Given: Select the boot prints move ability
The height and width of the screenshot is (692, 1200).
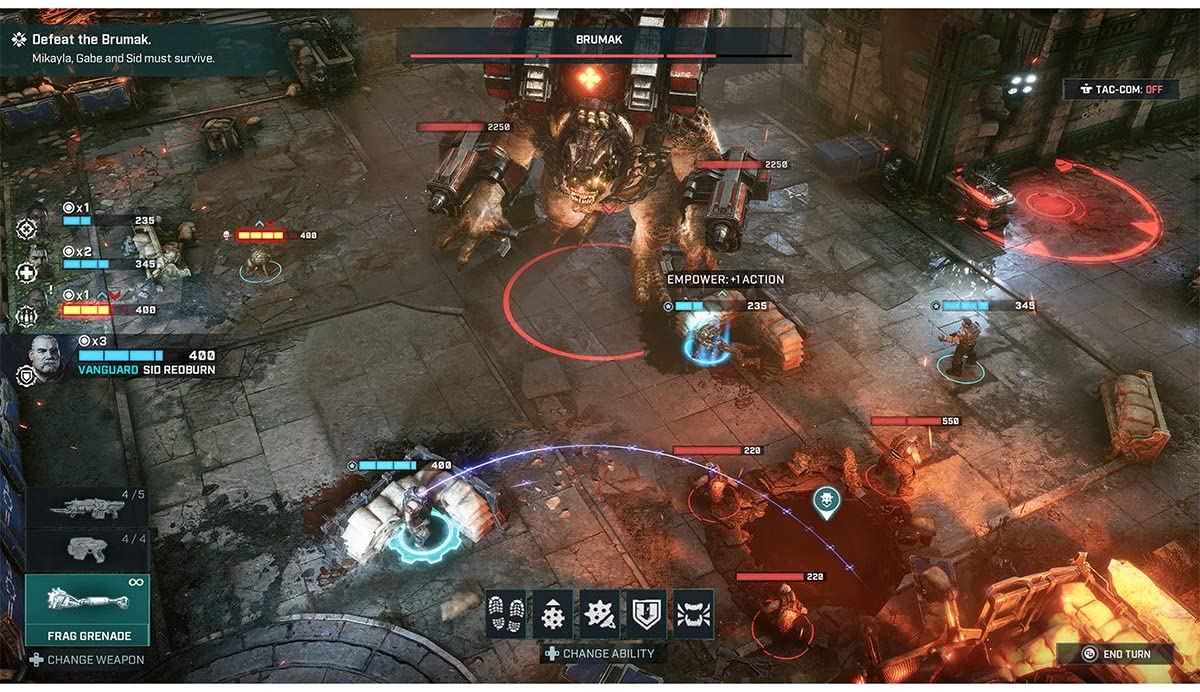Looking at the screenshot, I should coord(505,613).
